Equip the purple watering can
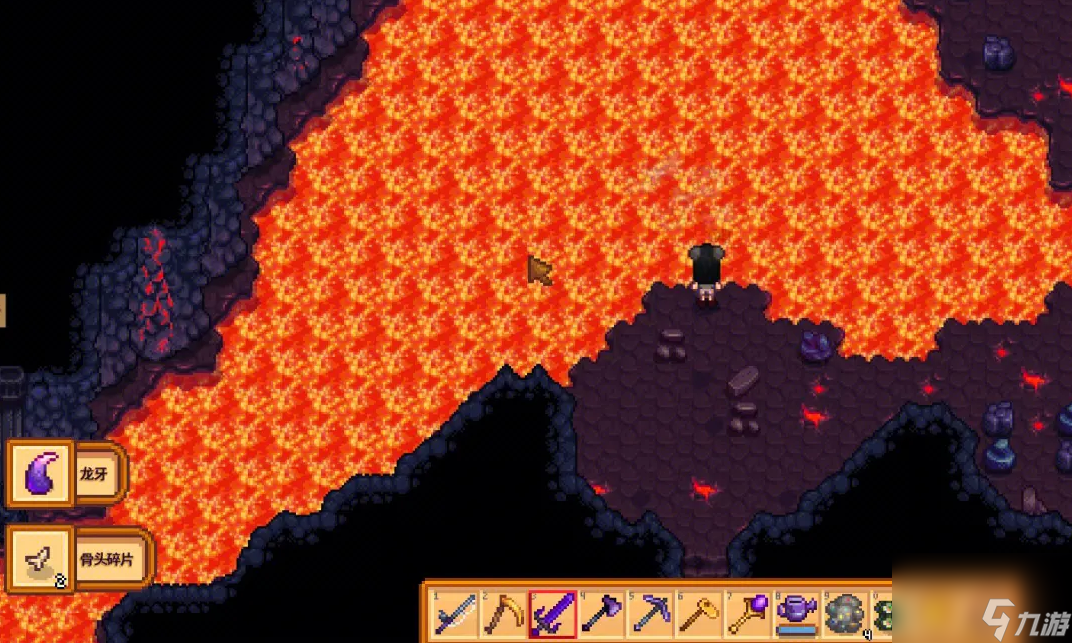The width and height of the screenshot is (1072, 643). click(x=797, y=613)
